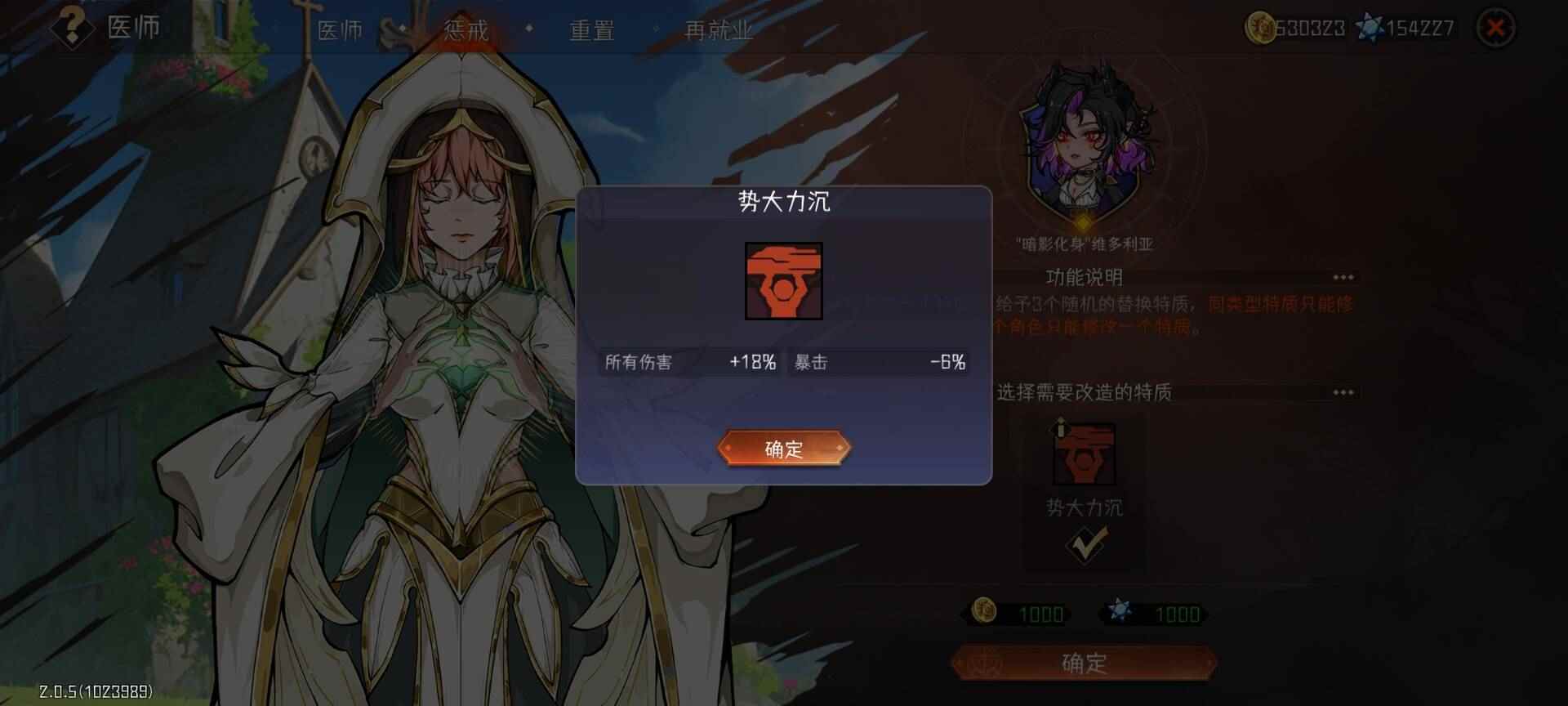Open the help question mark icon

tap(72, 30)
